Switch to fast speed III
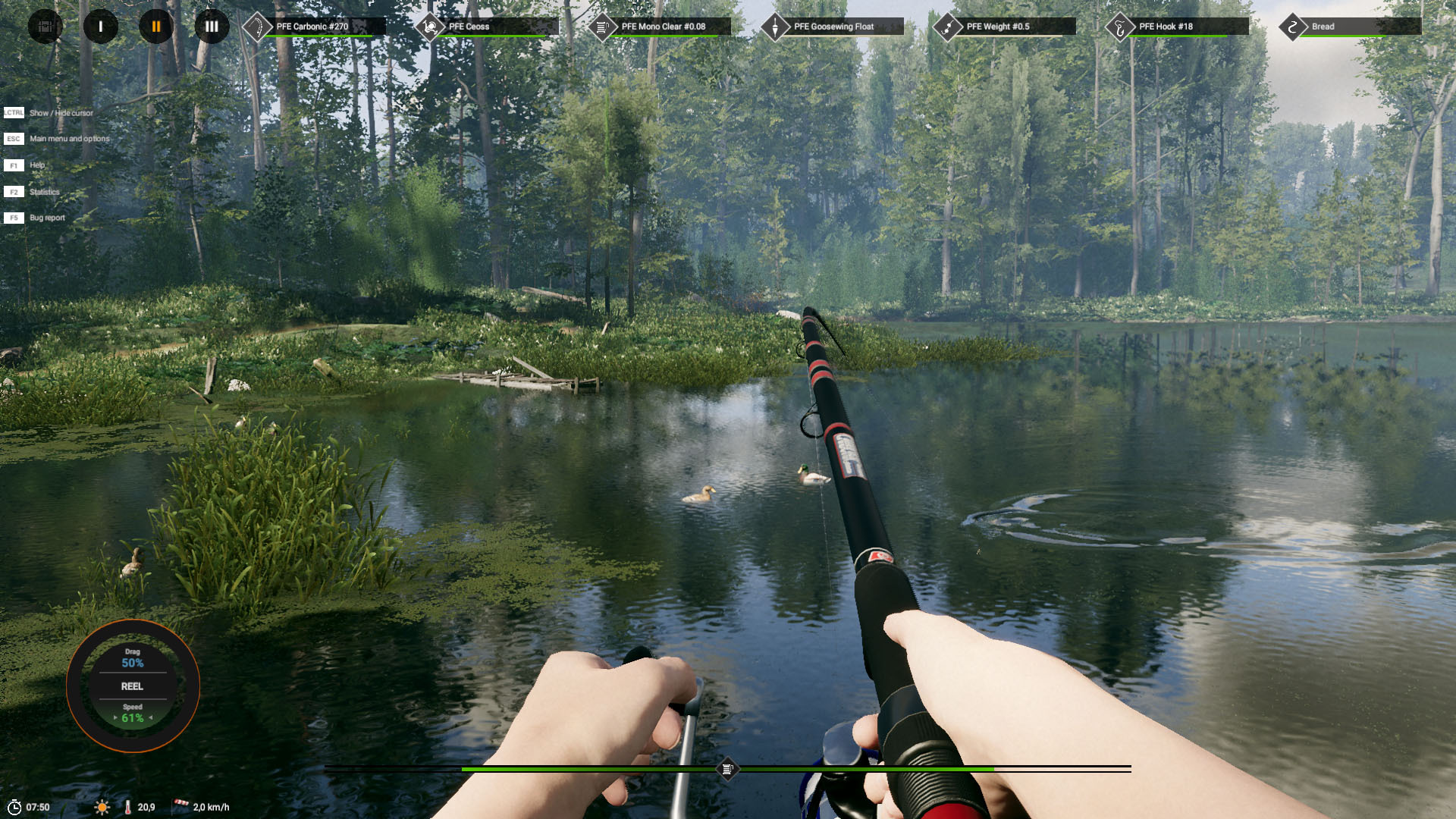Image resolution: width=1456 pixels, height=819 pixels. [212, 26]
